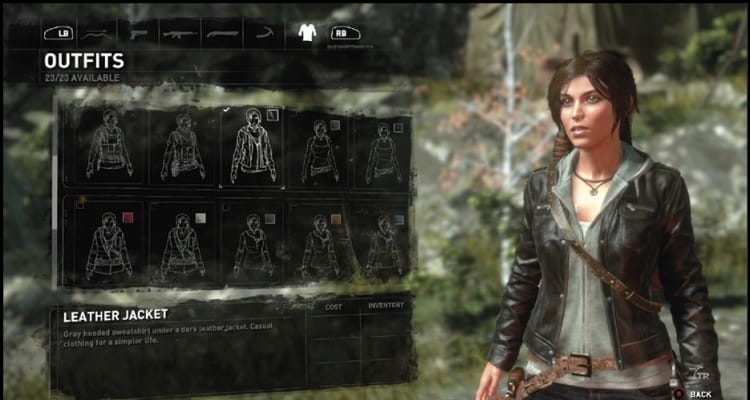Open the shotgun weapon tab
Viewport: 750px width, 400px height.
tap(221, 32)
